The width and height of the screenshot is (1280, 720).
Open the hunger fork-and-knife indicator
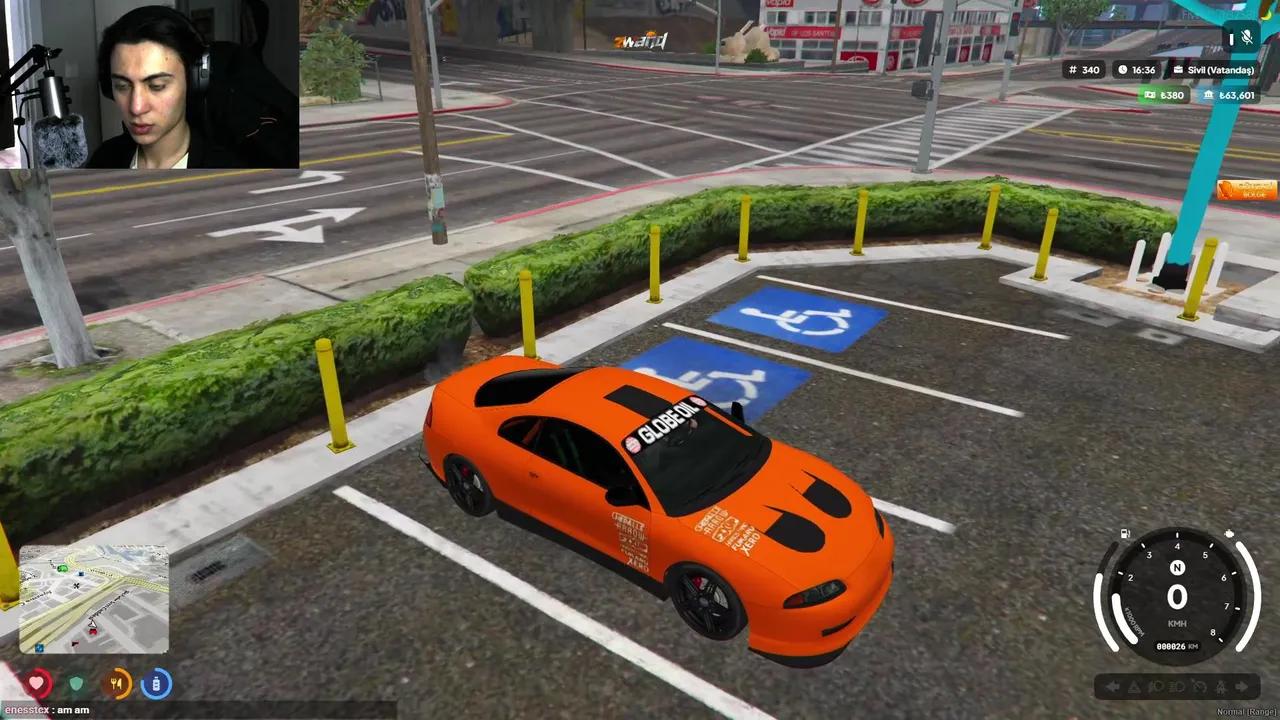[x=117, y=683]
